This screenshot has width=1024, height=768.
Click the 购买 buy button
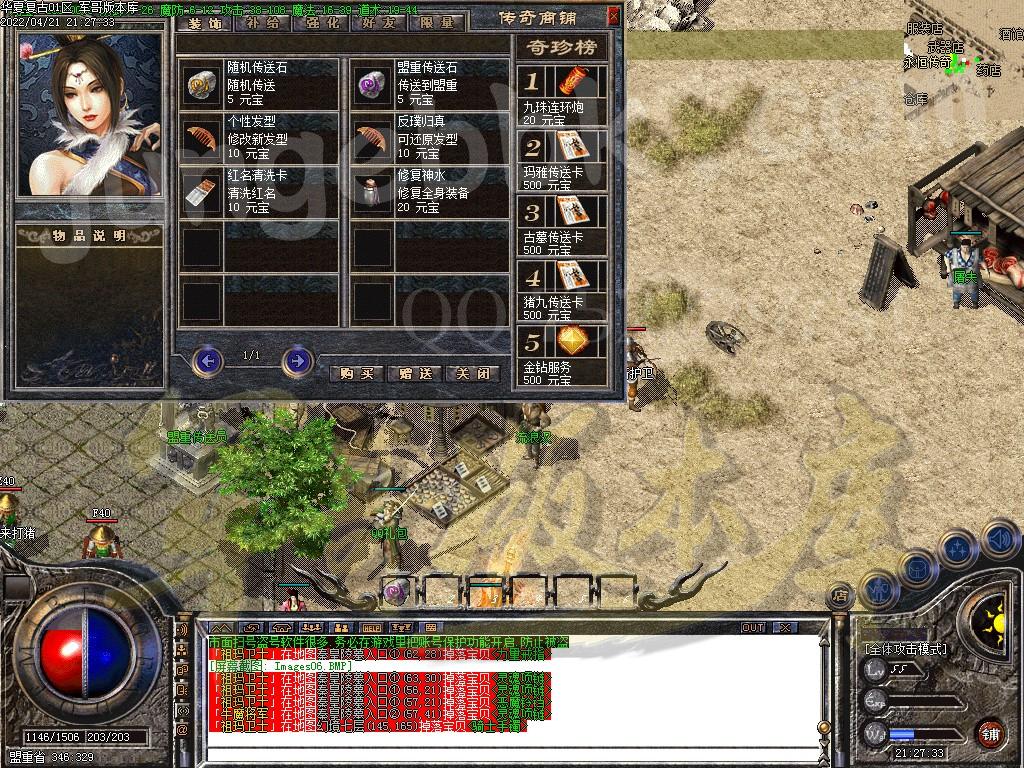click(356, 373)
